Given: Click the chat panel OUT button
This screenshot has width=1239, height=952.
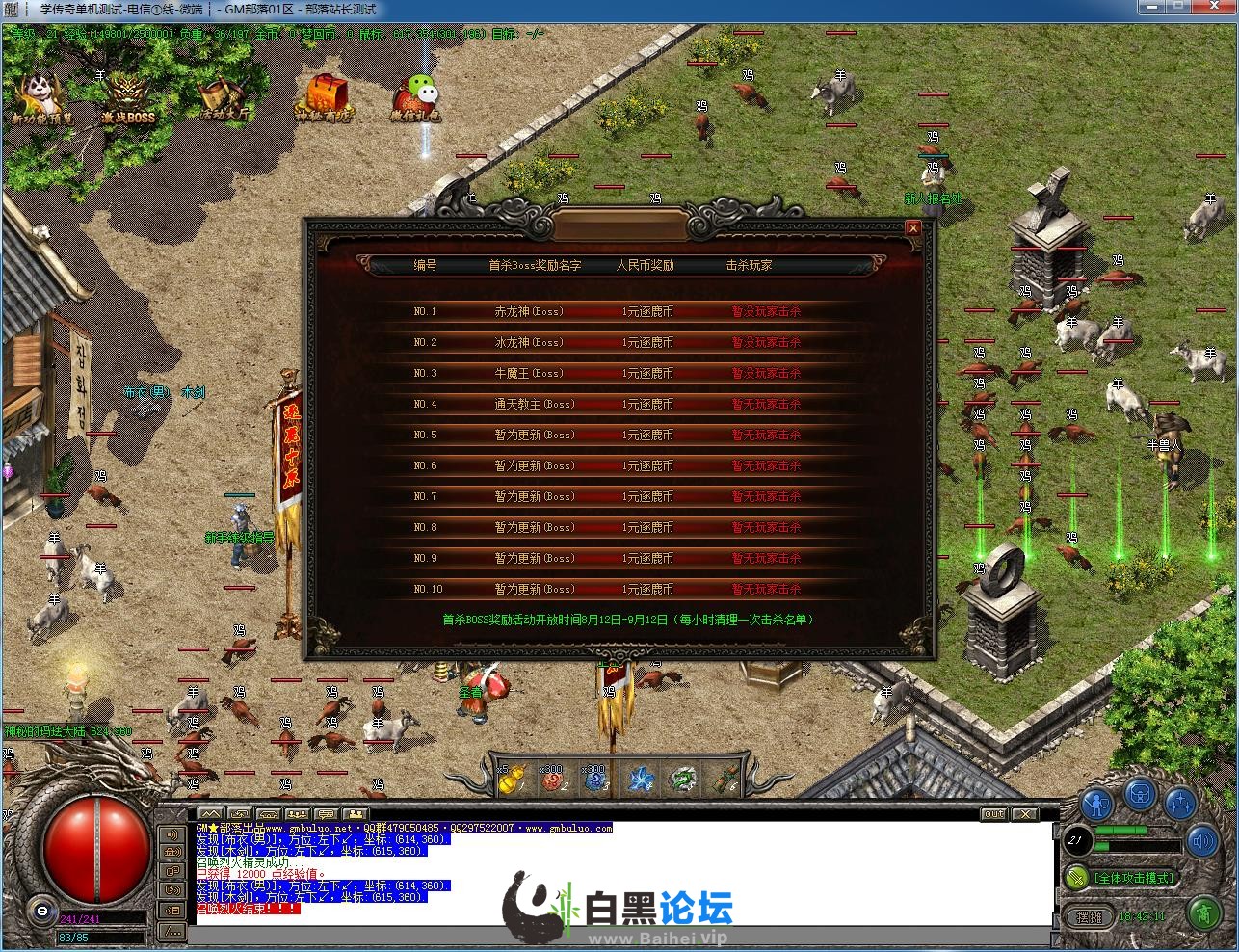Looking at the screenshot, I should 993,814.
